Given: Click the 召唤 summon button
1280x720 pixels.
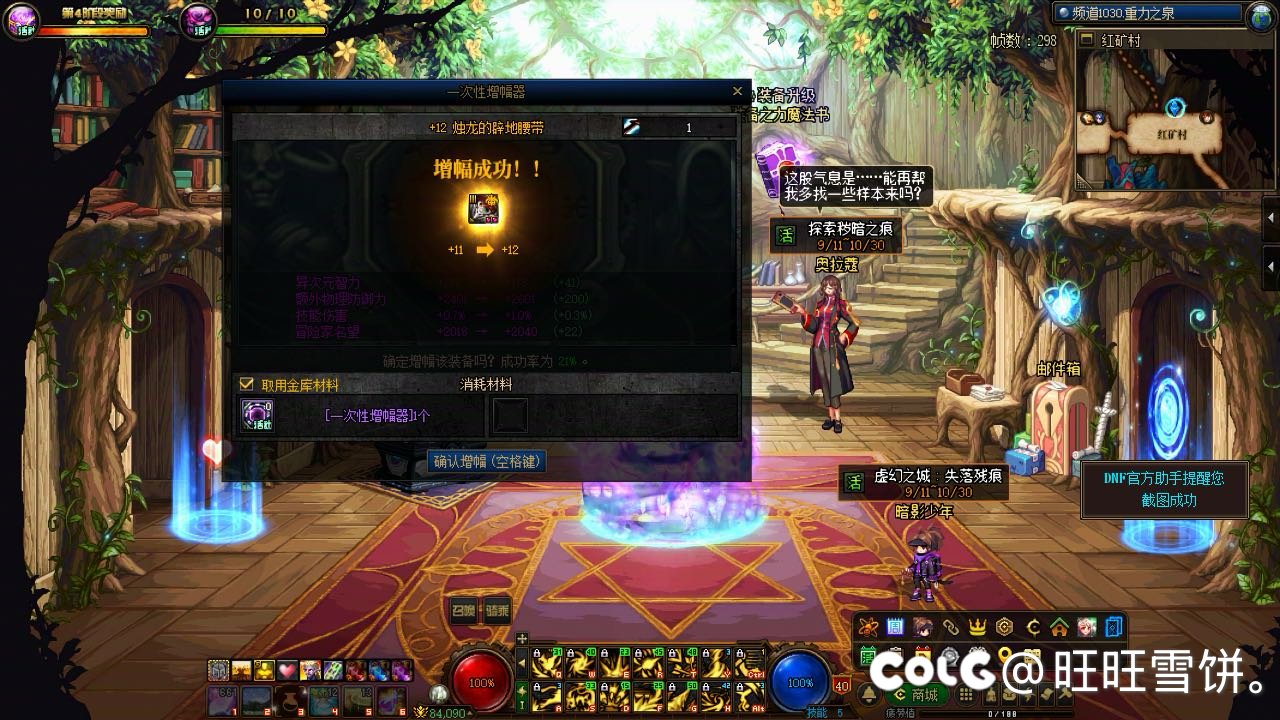Looking at the screenshot, I should (464, 611).
